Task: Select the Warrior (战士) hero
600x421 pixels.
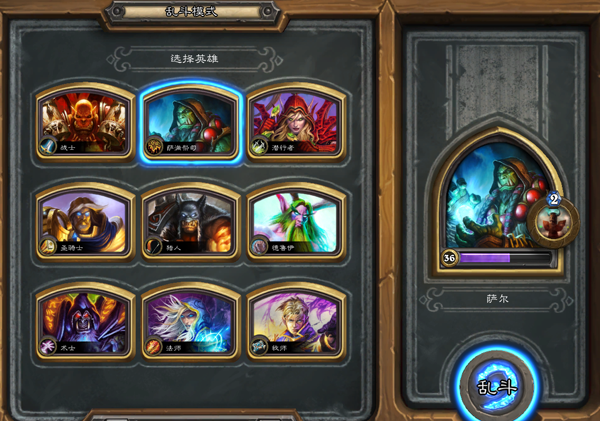Action: (85, 124)
